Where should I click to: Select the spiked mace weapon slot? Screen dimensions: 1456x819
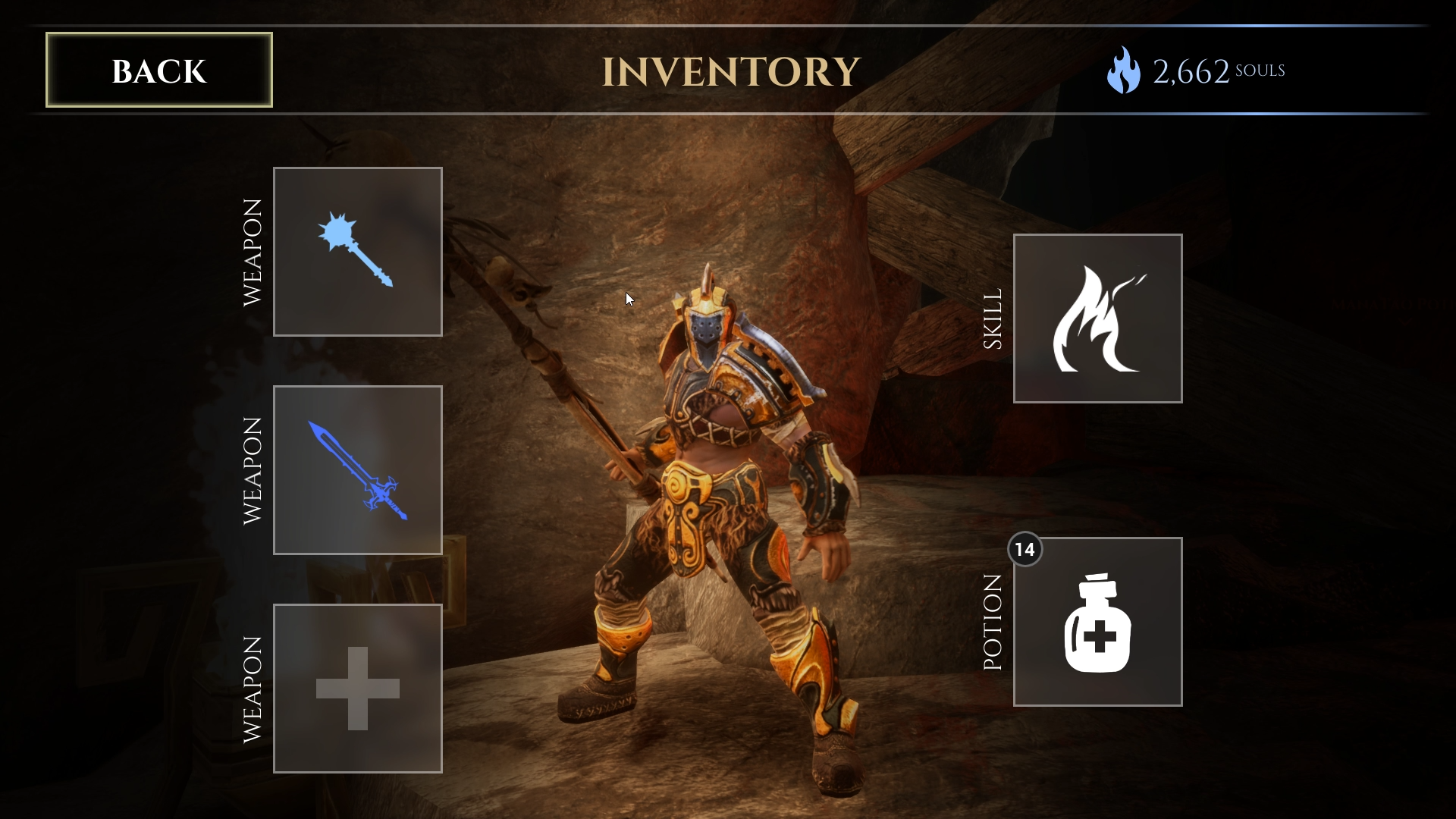pyautogui.click(x=357, y=252)
